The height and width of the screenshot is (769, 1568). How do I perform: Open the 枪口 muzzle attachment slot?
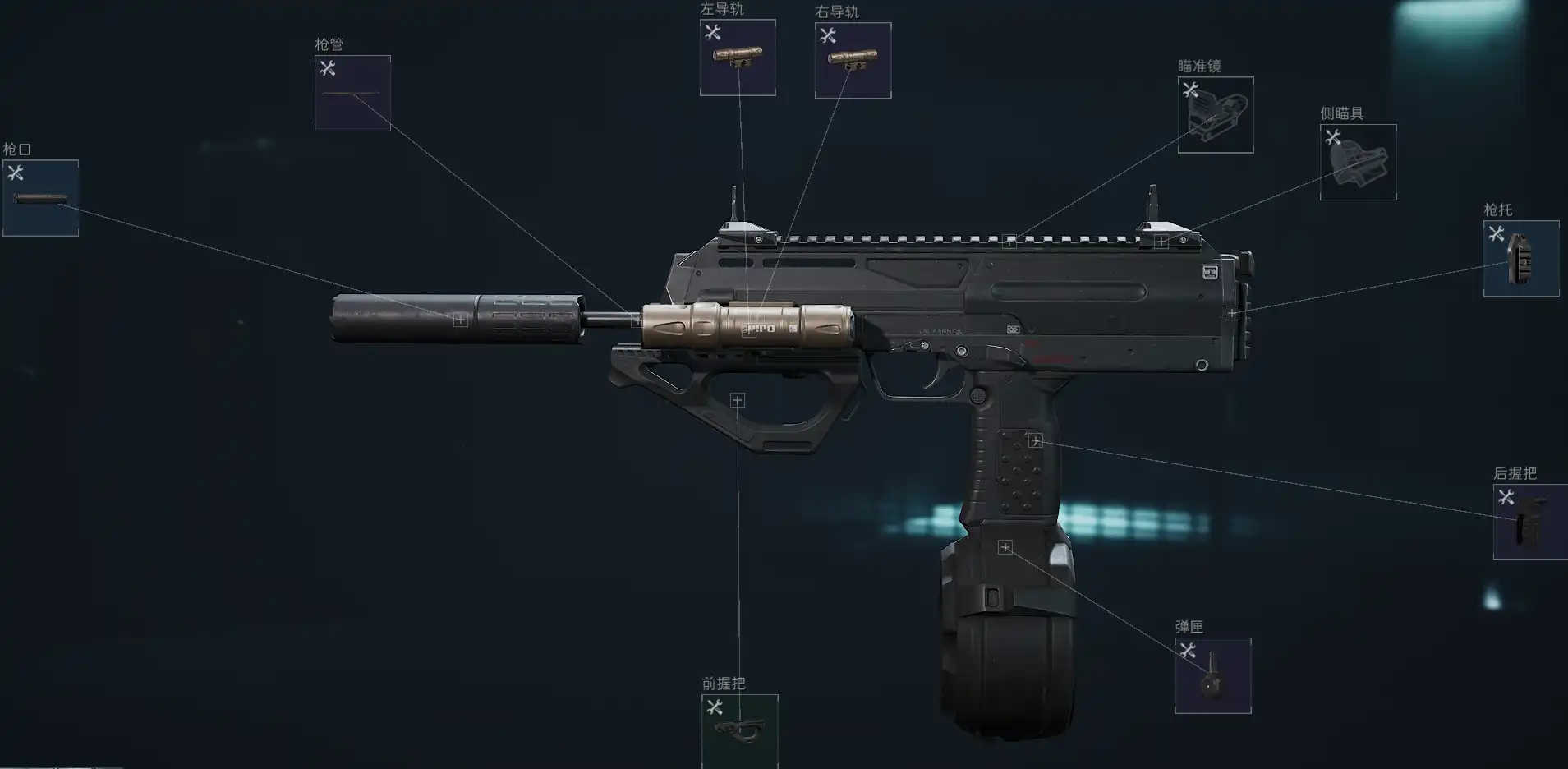pyautogui.click(x=40, y=198)
